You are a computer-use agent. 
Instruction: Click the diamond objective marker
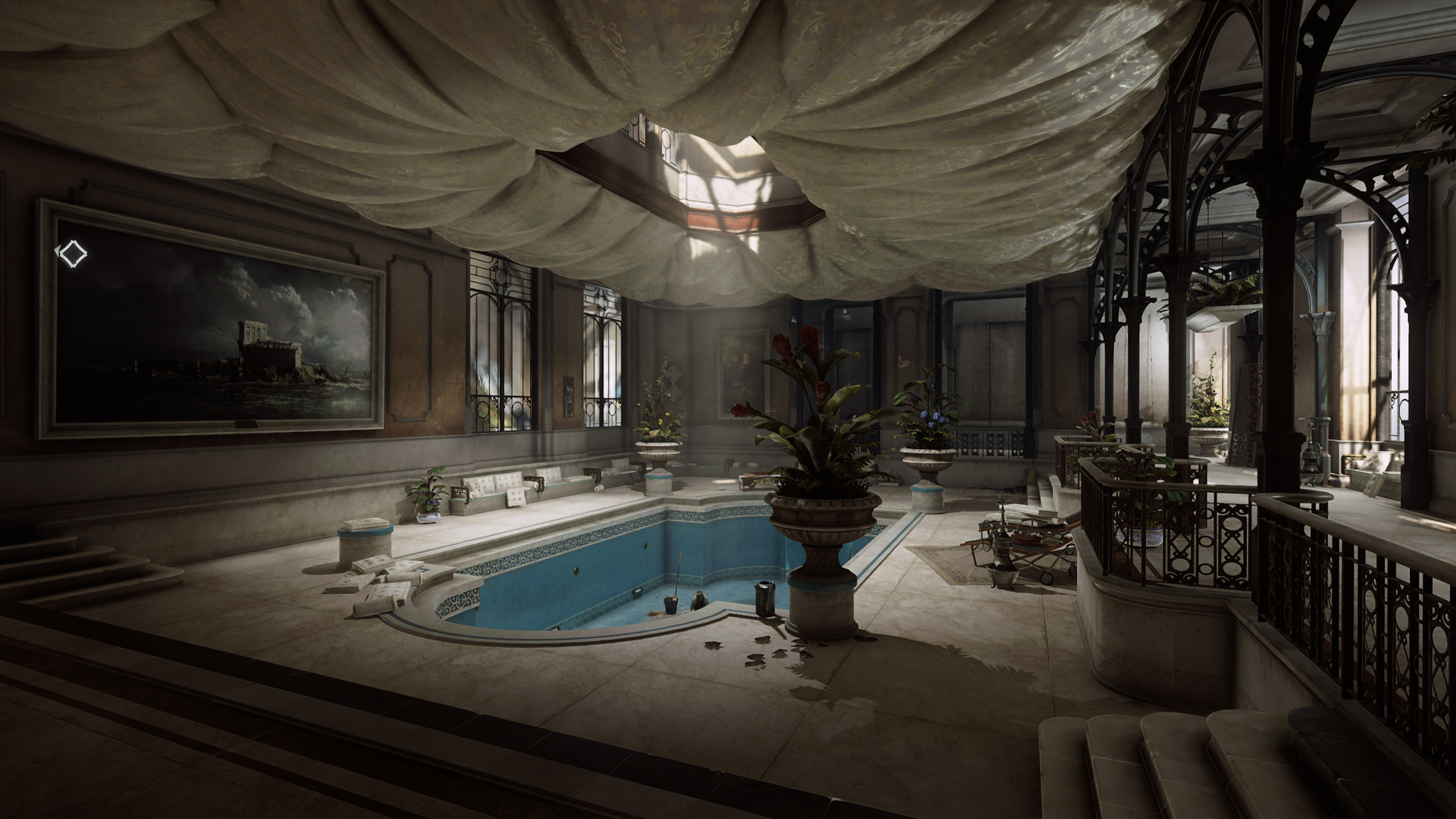[72, 254]
